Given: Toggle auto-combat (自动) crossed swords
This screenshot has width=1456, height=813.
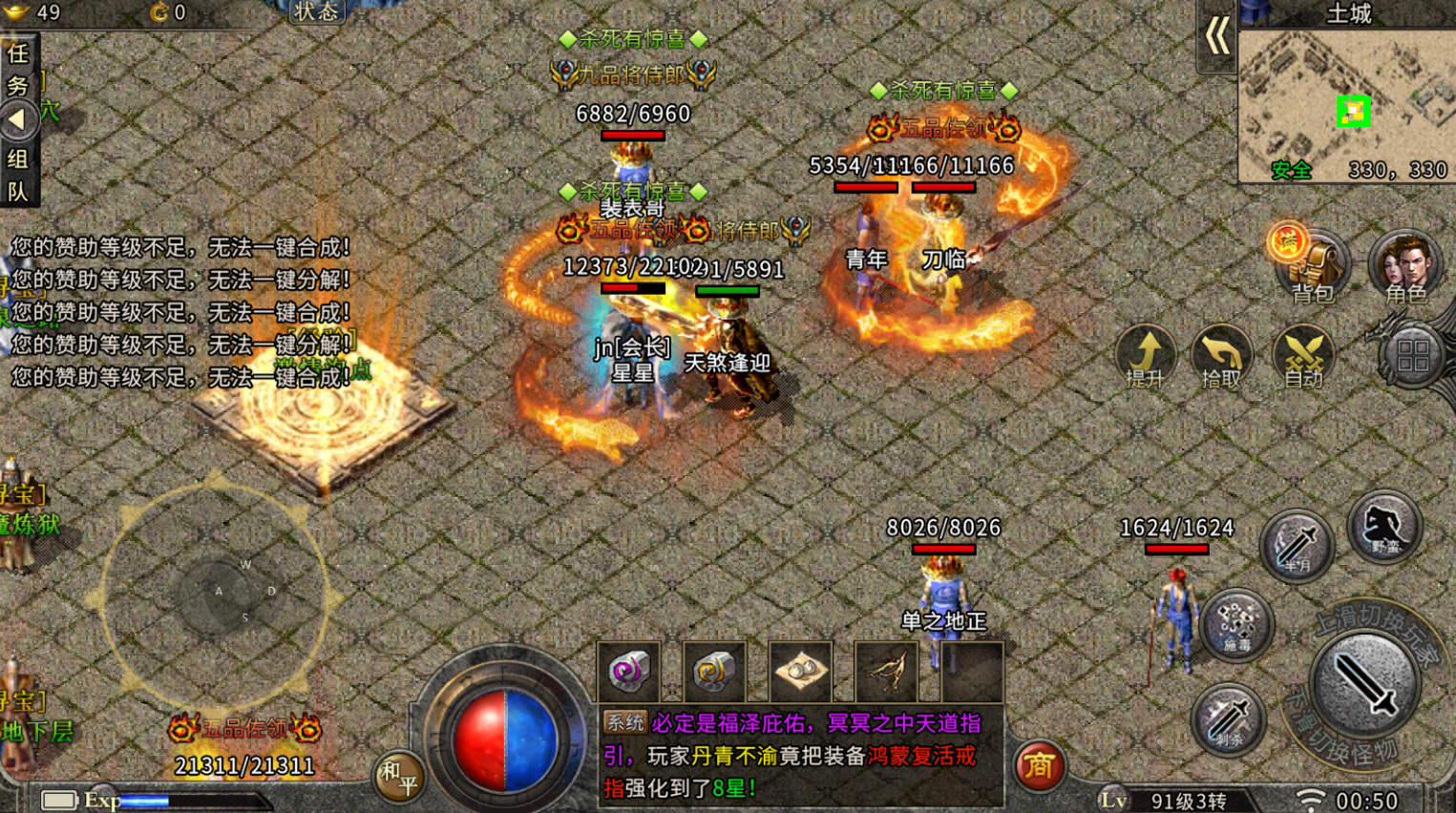Looking at the screenshot, I should point(1303,357).
